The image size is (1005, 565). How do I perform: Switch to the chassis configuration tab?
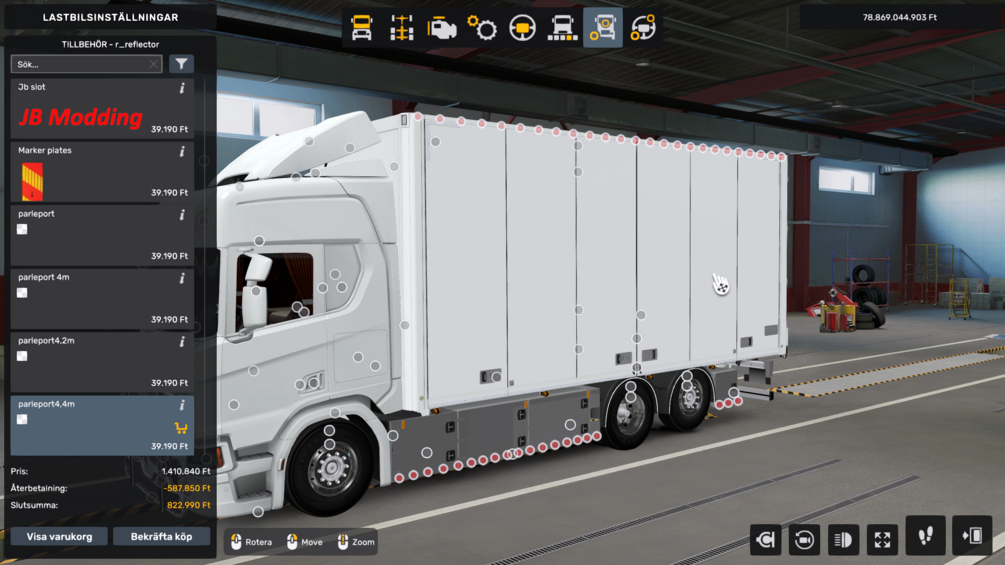click(402, 28)
